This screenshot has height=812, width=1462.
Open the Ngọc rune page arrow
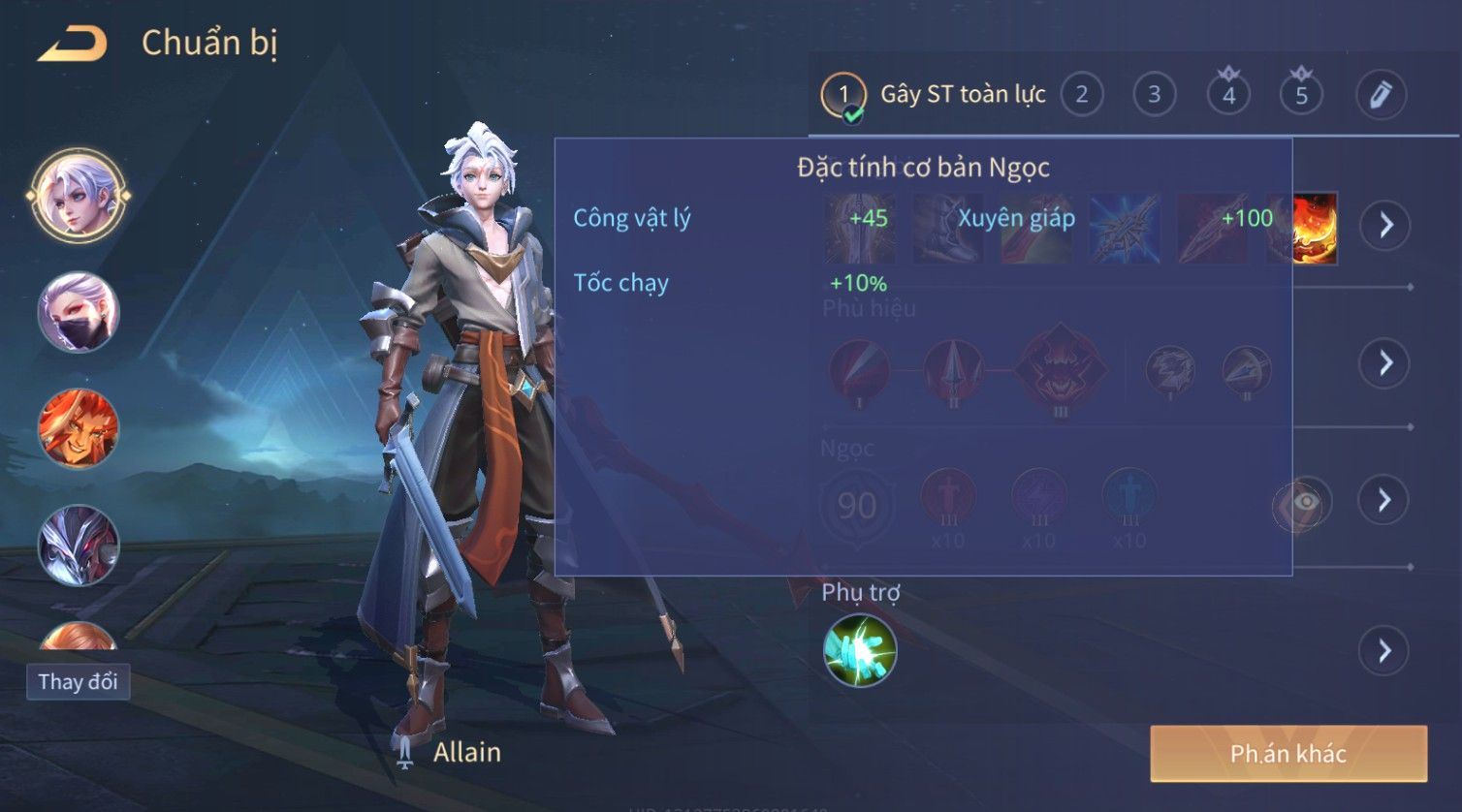pyautogui.click(x=1384, y=500)
